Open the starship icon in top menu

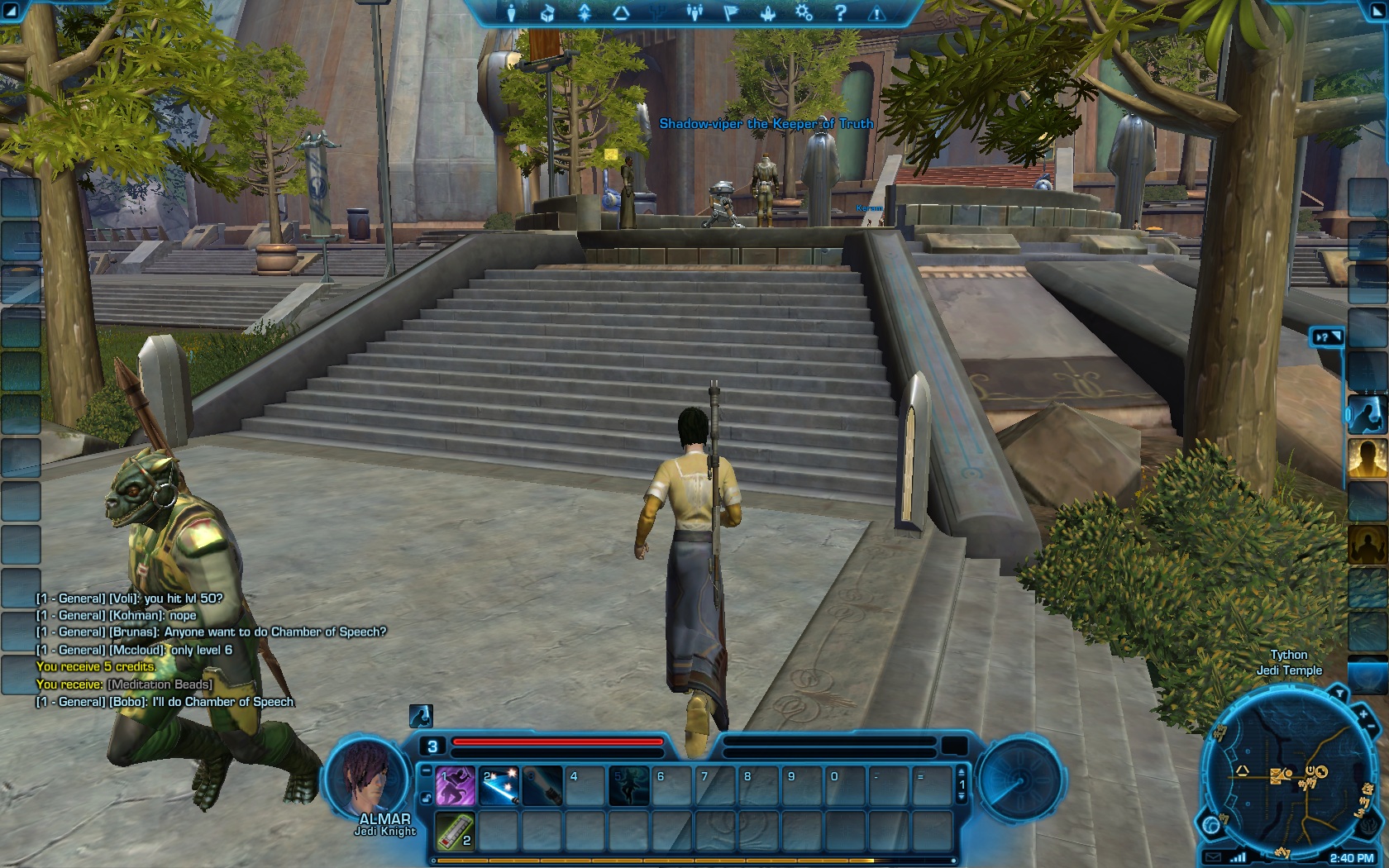[x=768, y=12]
